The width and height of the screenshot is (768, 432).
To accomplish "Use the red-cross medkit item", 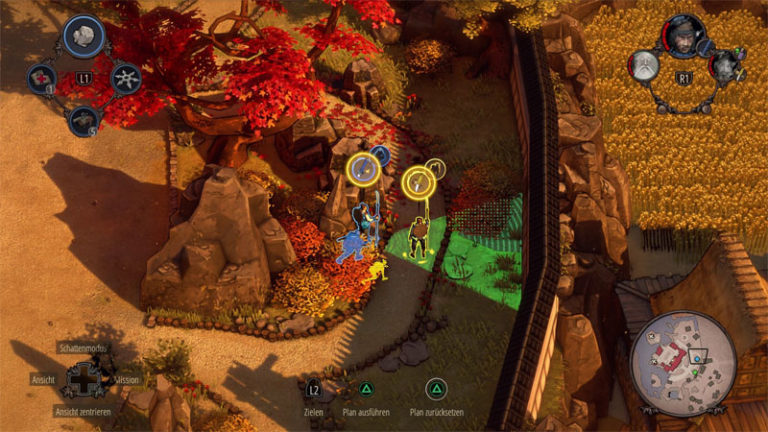I will (x=41, y=77).
